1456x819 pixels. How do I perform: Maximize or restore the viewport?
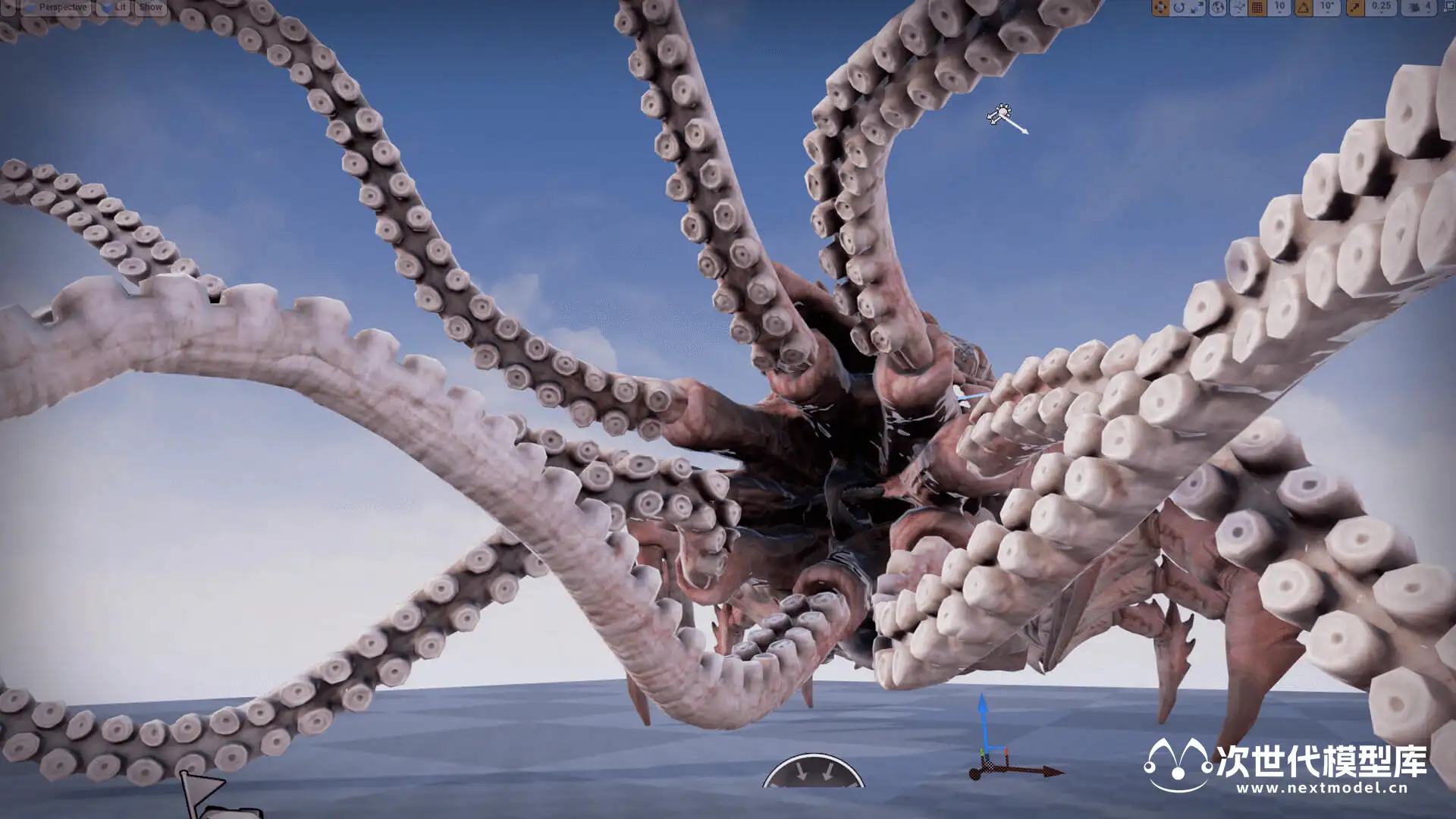point(1448,8)
